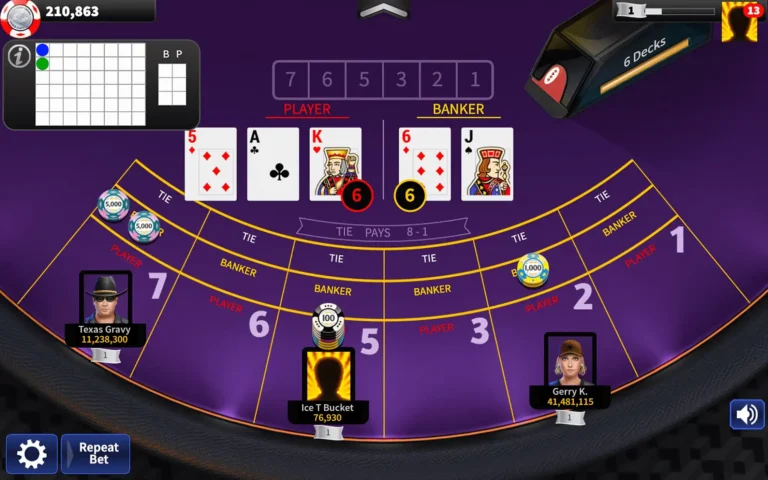This screenshot has height=480, width=768.
Task: Expand the top center arrow tab
Action: [384, 10]
